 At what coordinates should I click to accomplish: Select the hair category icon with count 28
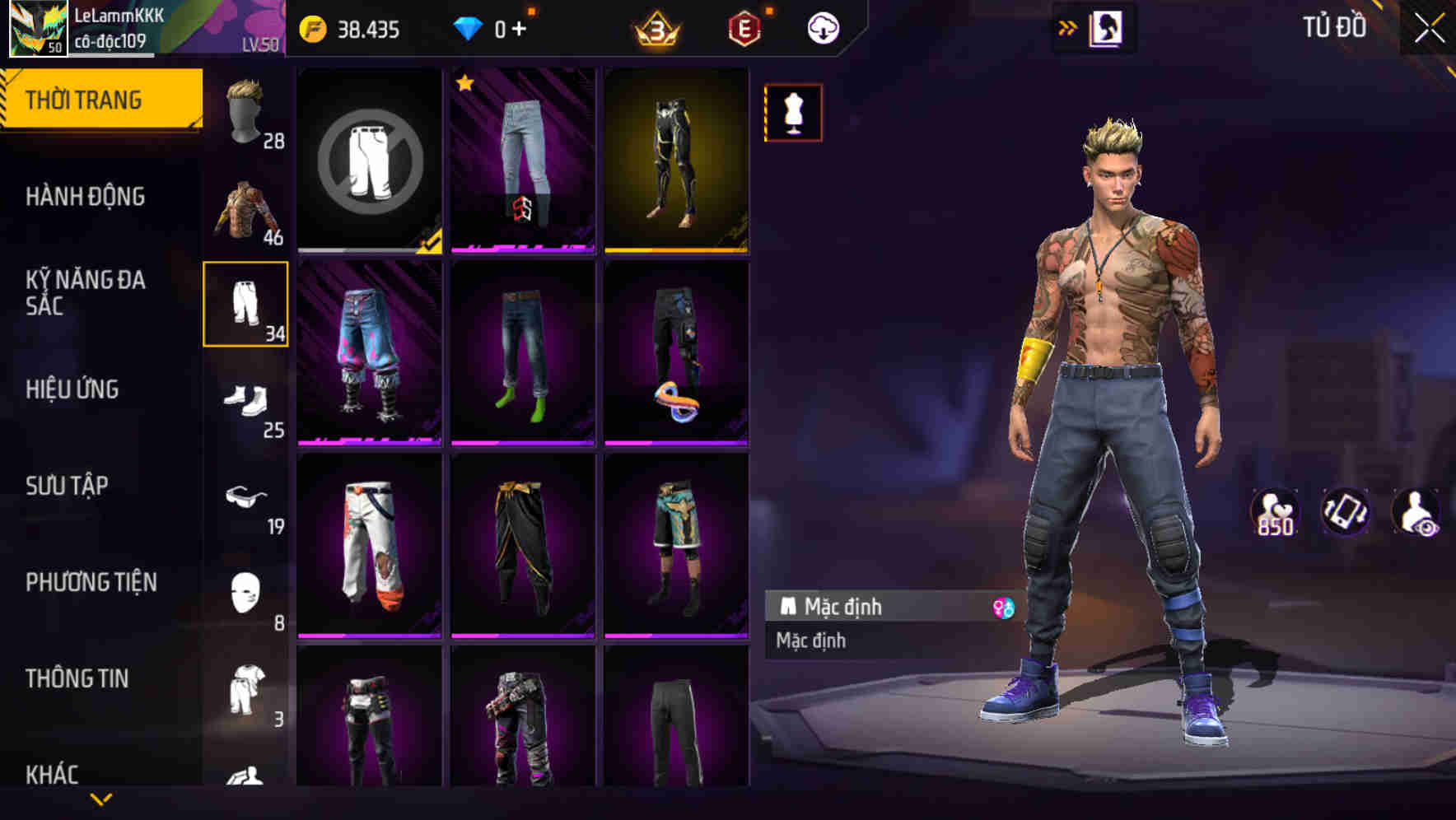coord(245,111)
